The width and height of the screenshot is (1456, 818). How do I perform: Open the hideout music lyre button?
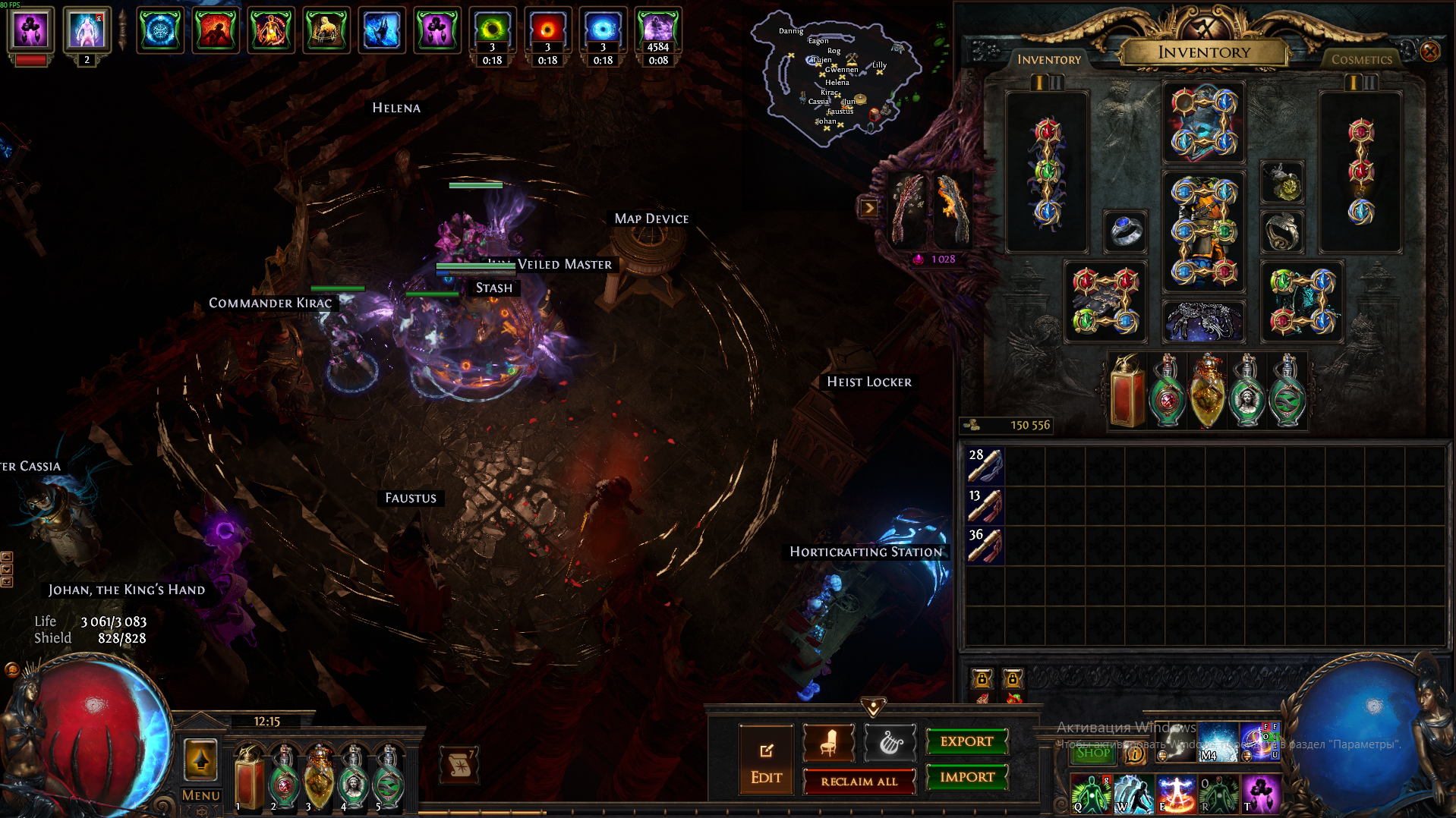(890, 744)
